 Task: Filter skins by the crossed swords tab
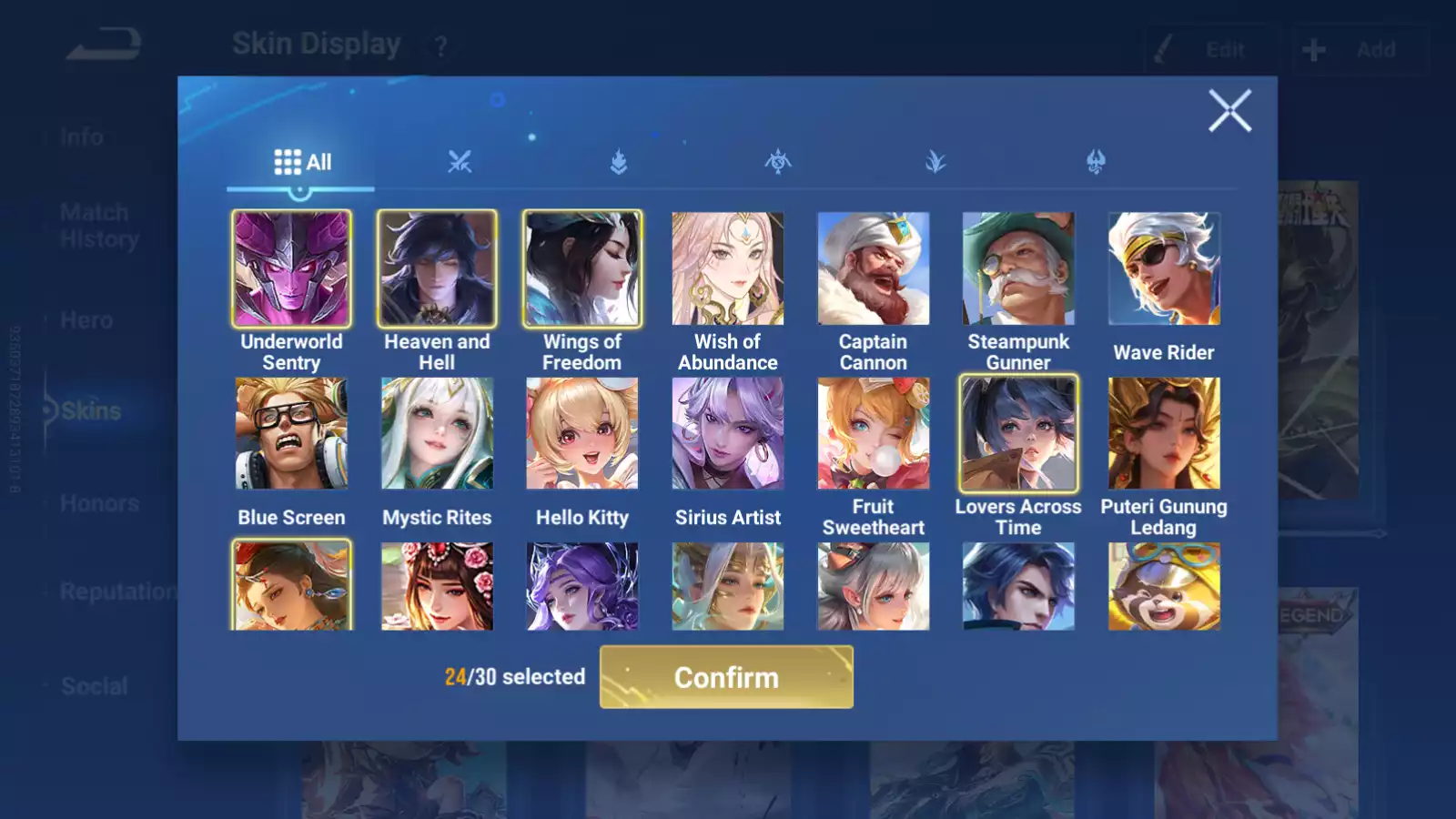460,162
